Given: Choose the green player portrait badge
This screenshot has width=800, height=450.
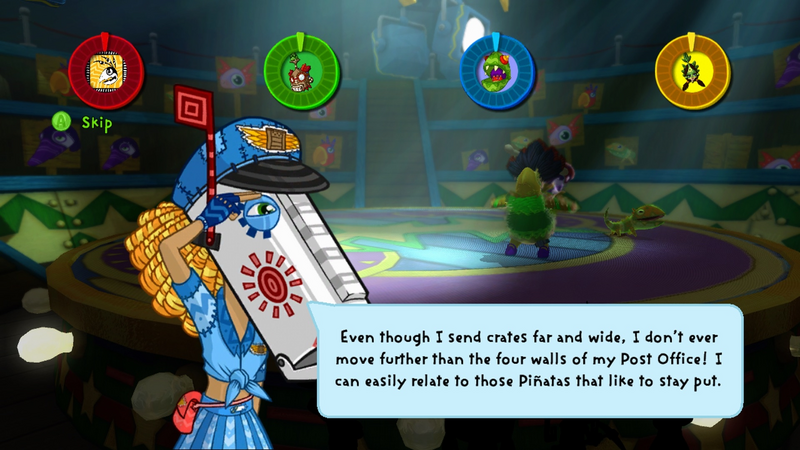Looking at the screenshot, I should click(x=301, y=71).
